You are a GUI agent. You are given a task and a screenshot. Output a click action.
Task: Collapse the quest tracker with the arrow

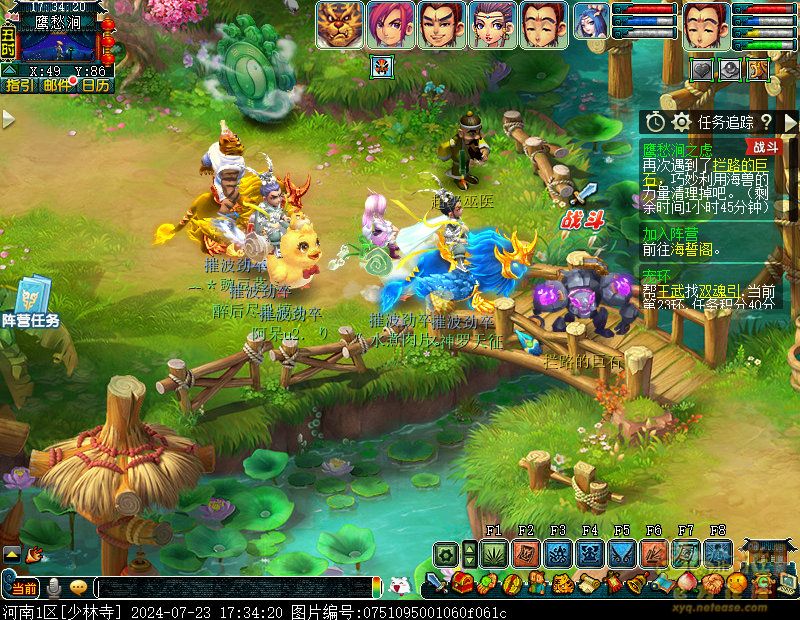point(789,122)
